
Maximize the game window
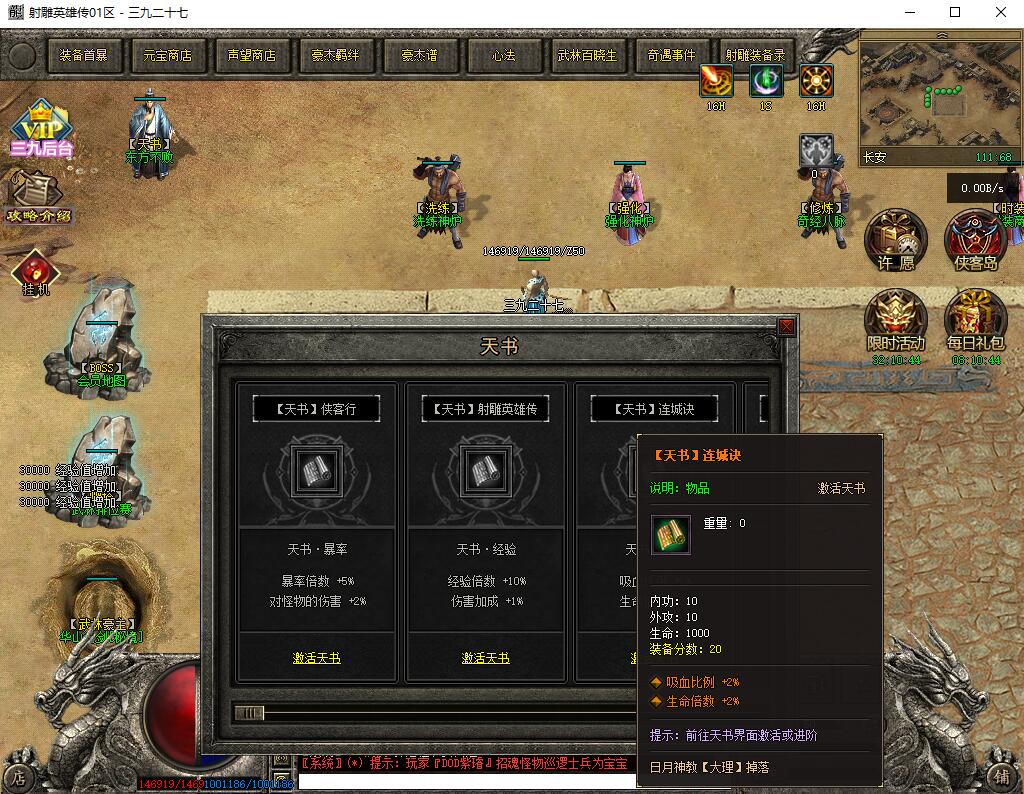[955, 12]
